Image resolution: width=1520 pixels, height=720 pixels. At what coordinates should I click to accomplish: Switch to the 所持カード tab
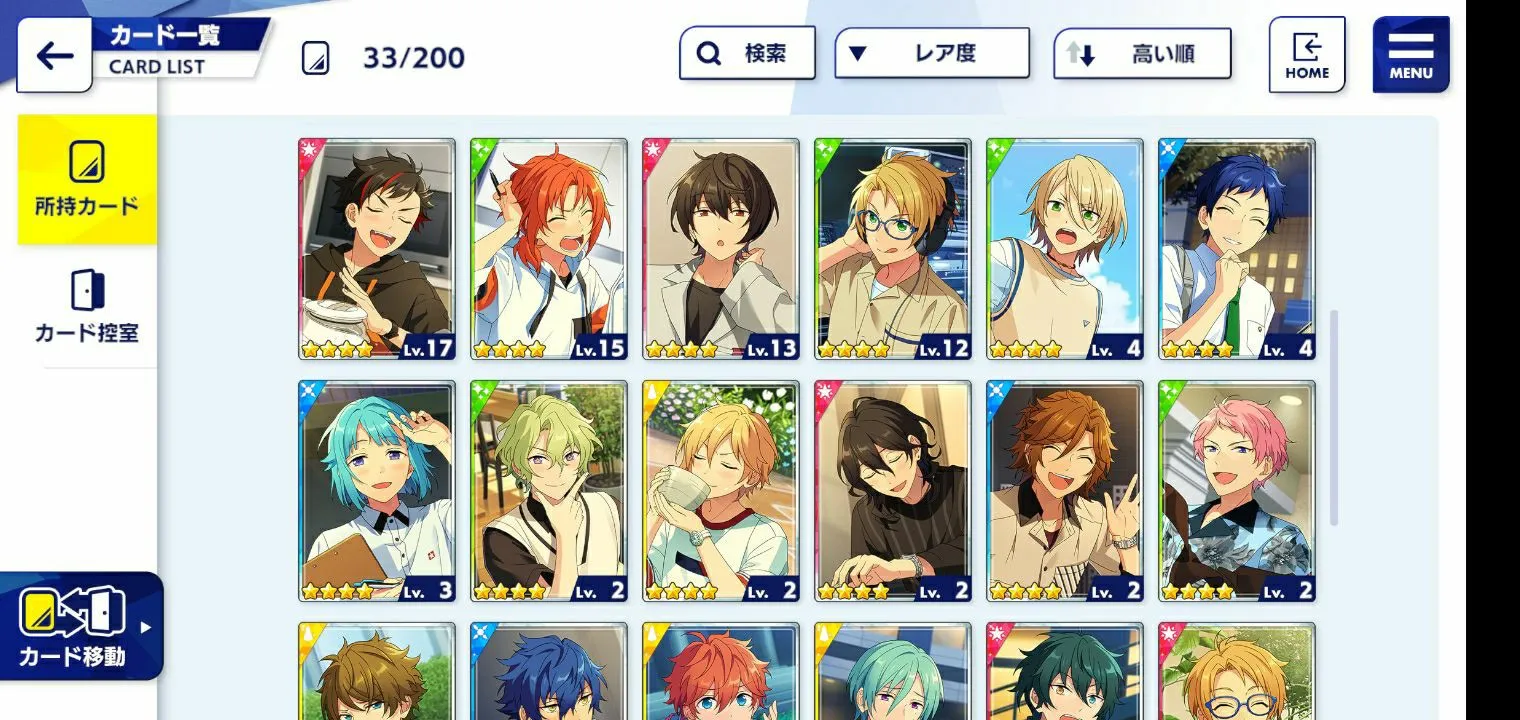point(87,180)
